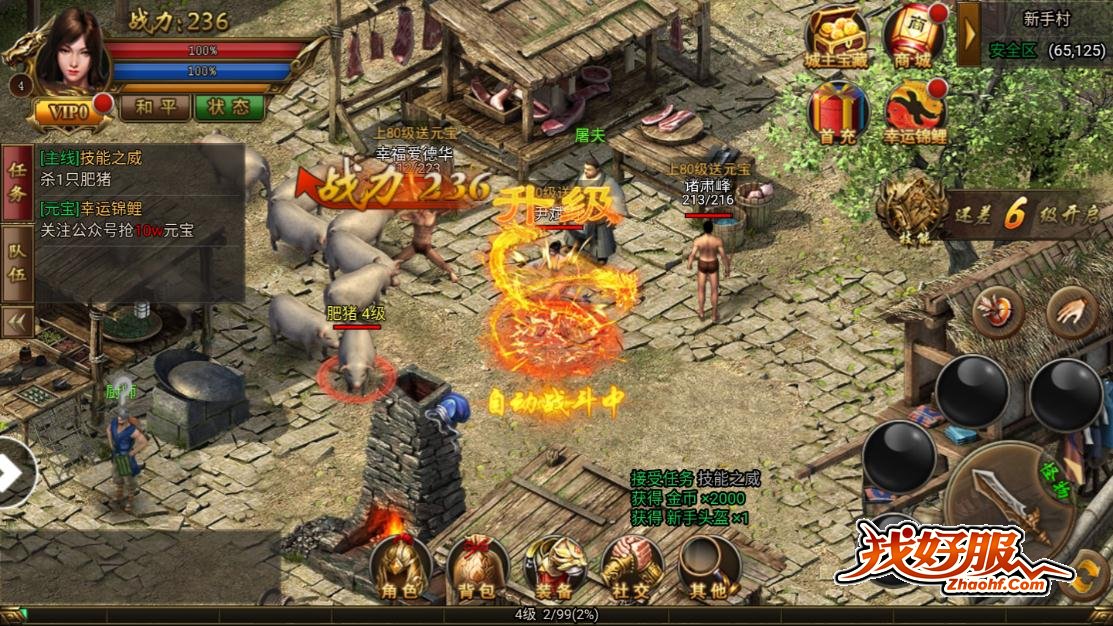This screenshot has width=1113, height=626.
Task: Open the 首充 first-recharge gift icon
Action: (836, 112)
